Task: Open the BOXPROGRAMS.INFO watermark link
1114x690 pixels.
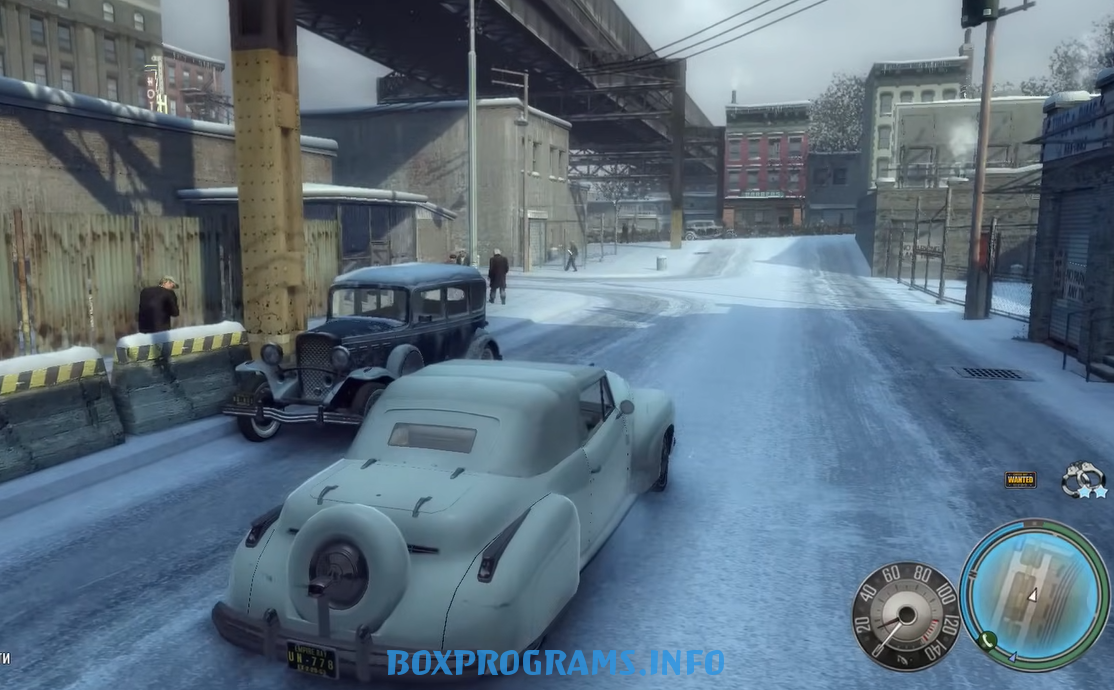Action: [556, 662]
